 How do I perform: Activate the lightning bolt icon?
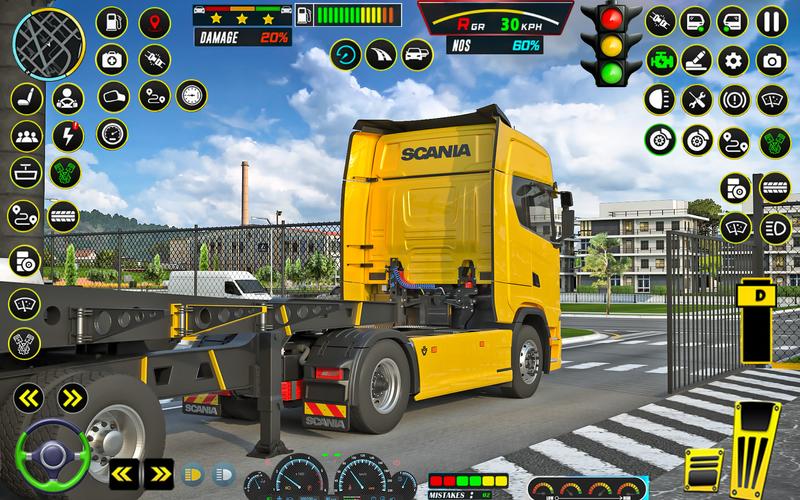click(x=67, y=135)
